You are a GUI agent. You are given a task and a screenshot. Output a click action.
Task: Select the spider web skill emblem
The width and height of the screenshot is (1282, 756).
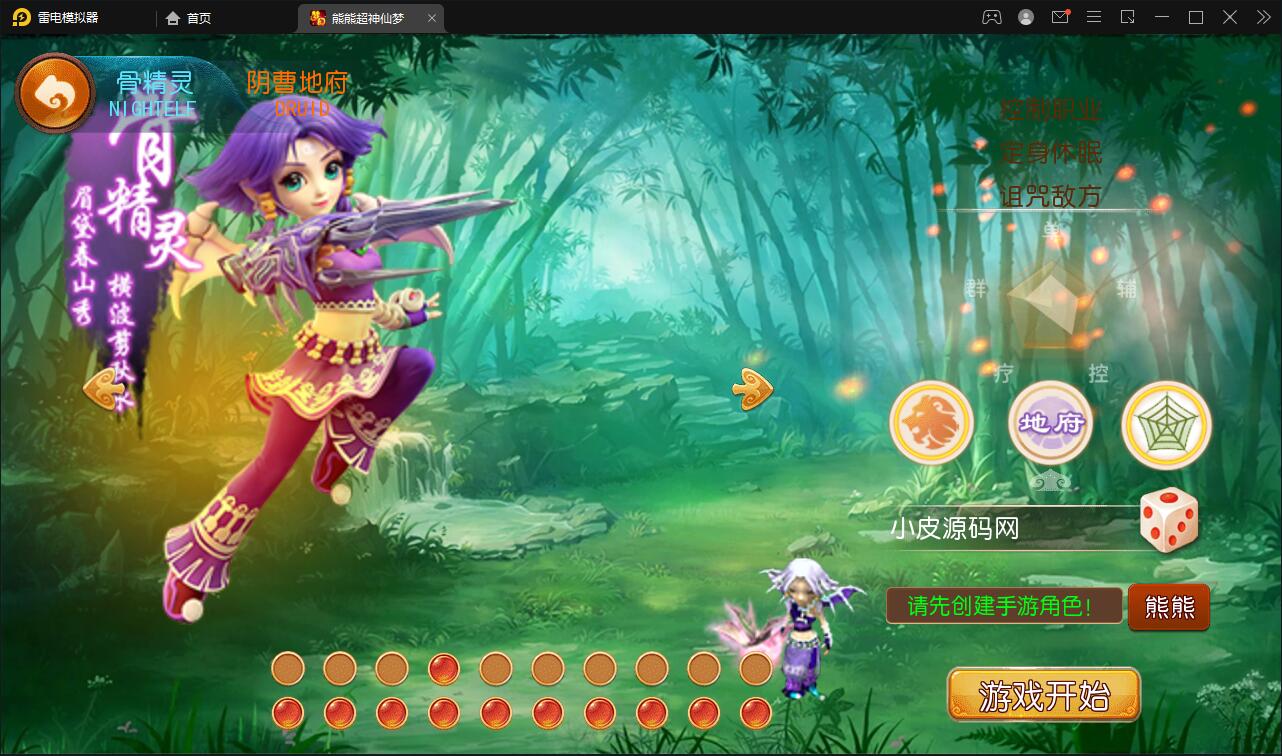click(x=1166, y=424)
